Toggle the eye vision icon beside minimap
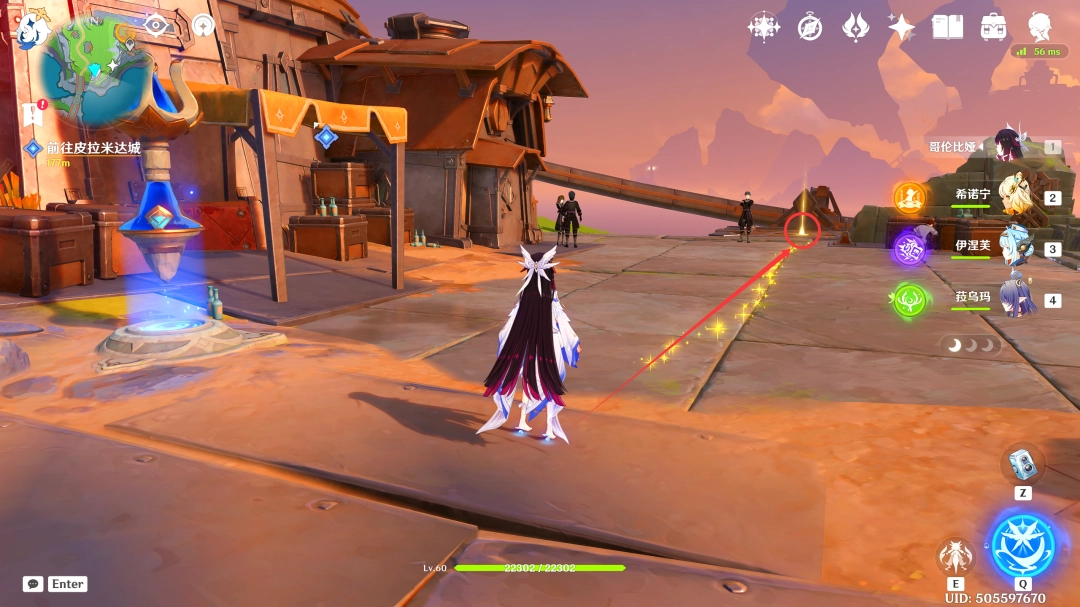Screen dimensions: 1080x607 tap(156, 25)
